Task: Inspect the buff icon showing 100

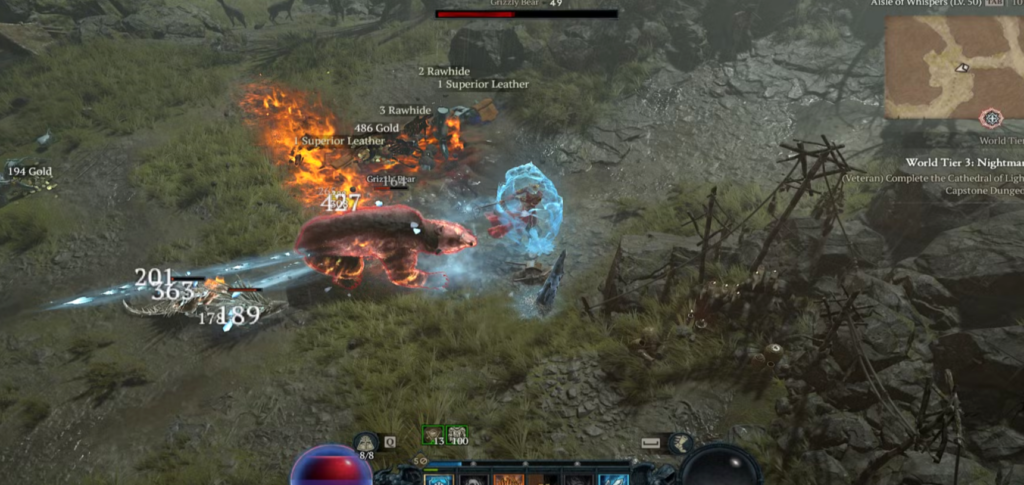Action: pos(458,435)
